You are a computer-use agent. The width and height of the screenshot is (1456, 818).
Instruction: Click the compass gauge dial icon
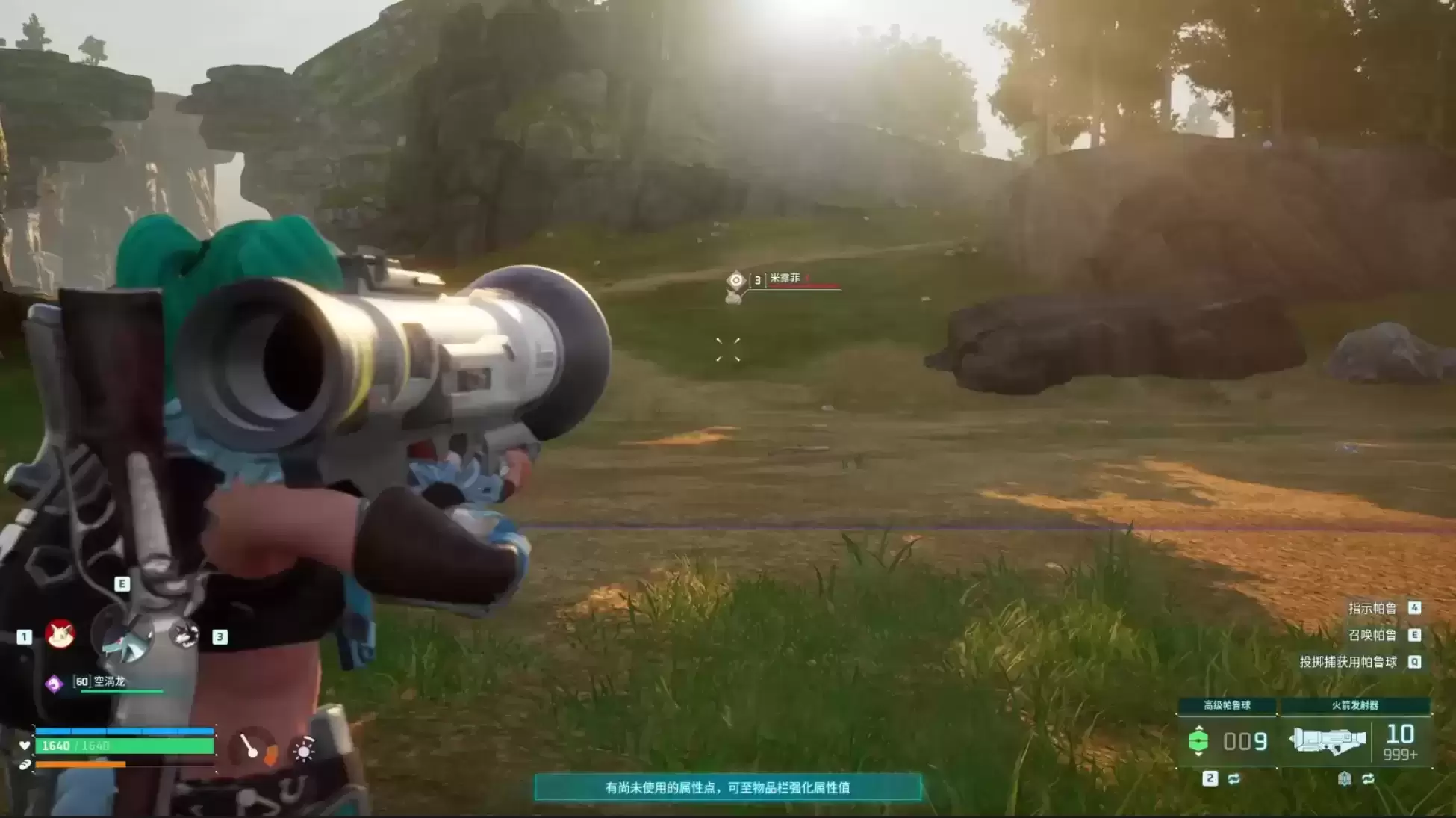click(252, 747)
